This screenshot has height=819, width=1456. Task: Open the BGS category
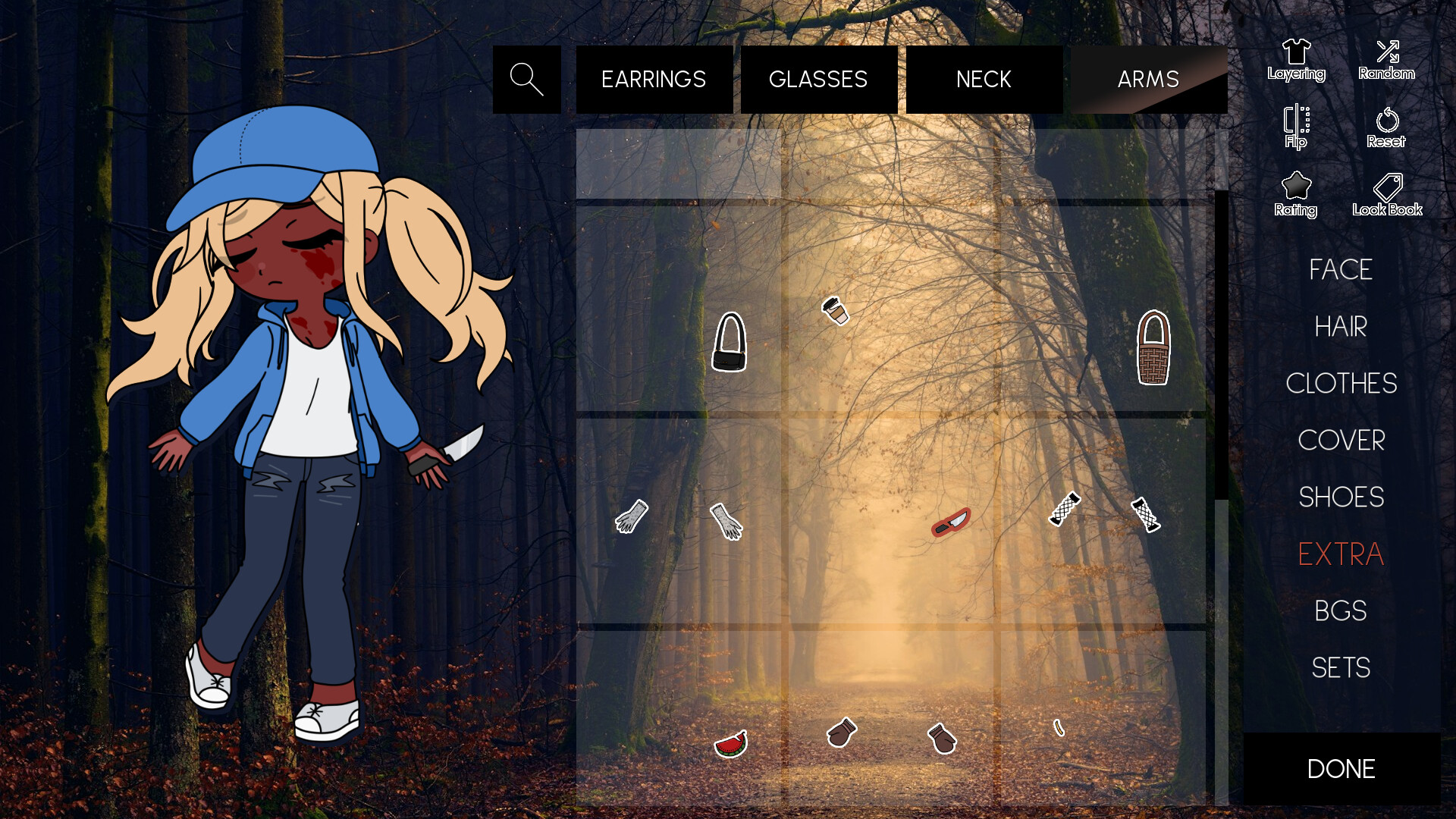(x=1341, y=610)
